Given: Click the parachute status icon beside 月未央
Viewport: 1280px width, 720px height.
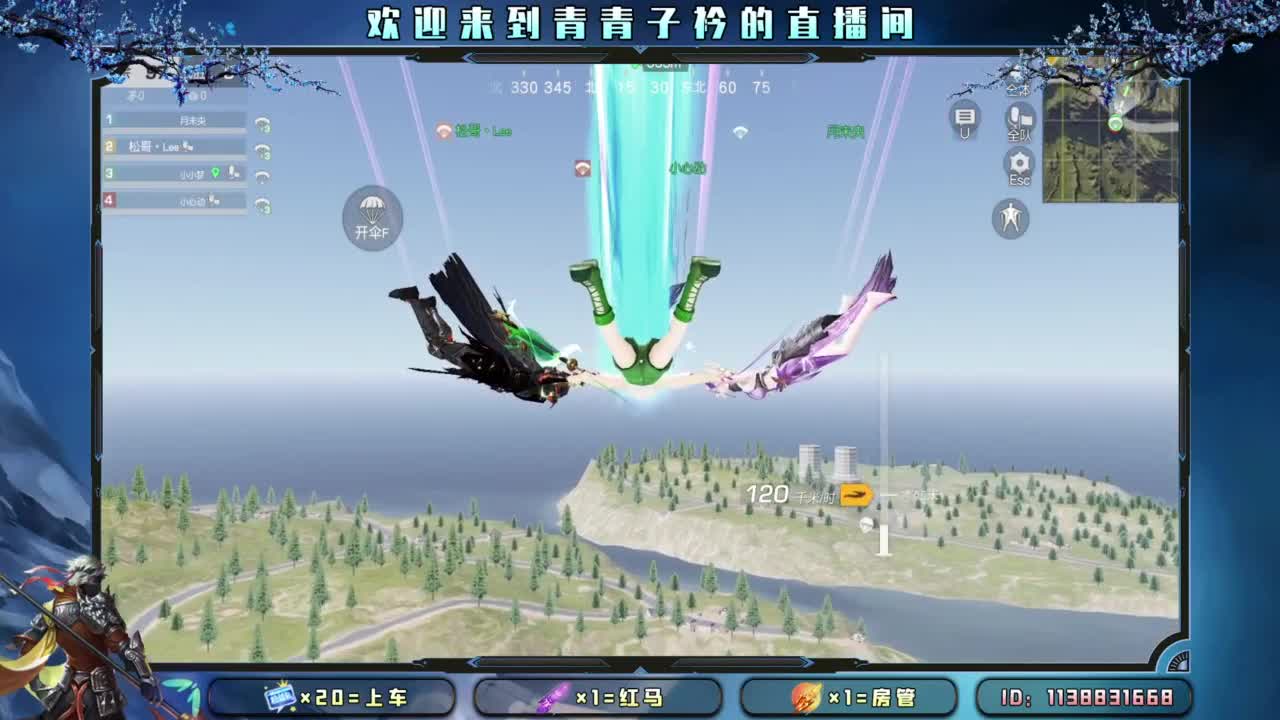Looking at the screenshot, I should click(x=263, y=124).
